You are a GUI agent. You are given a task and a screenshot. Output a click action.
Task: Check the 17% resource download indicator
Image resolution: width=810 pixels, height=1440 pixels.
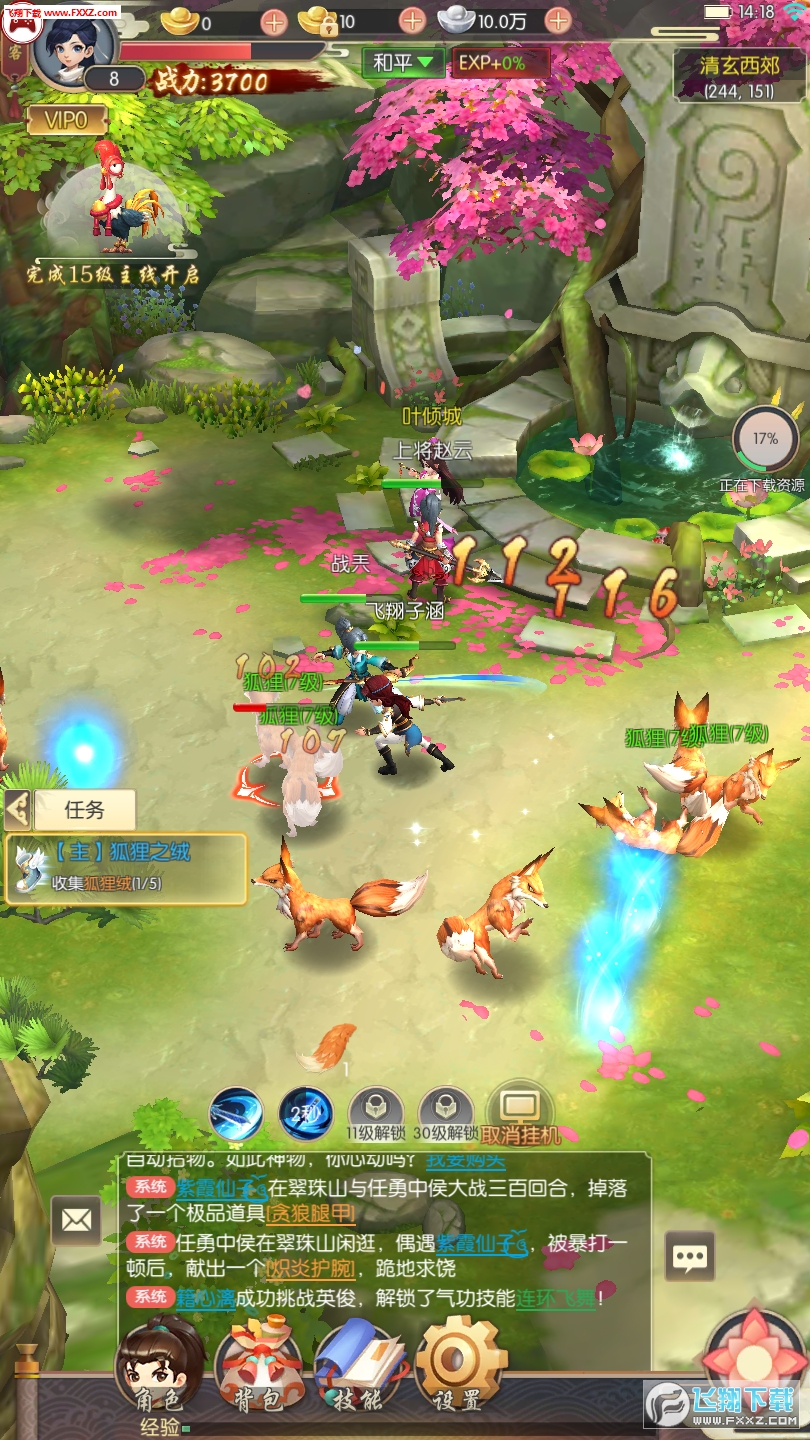pos(764,438)
